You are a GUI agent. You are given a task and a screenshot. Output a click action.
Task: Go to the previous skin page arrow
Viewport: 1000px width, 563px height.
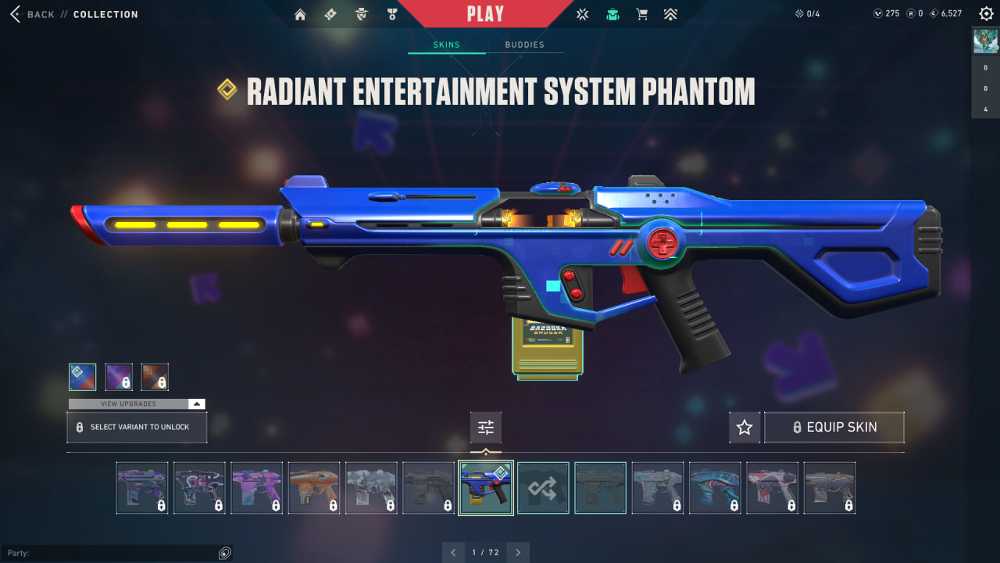[x=454, y=552]
